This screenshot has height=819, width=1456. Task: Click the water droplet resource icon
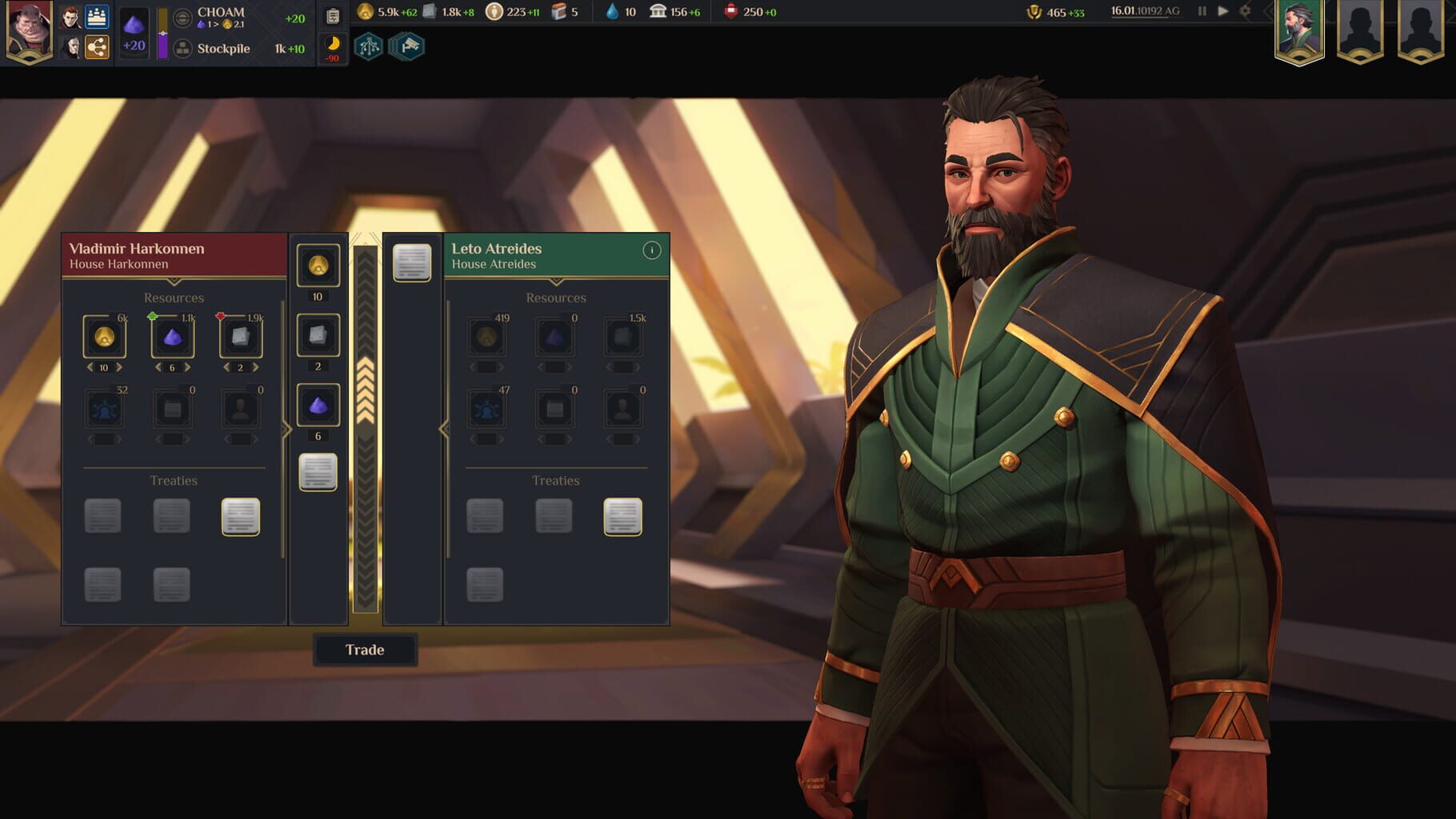[x=612, y=12]
